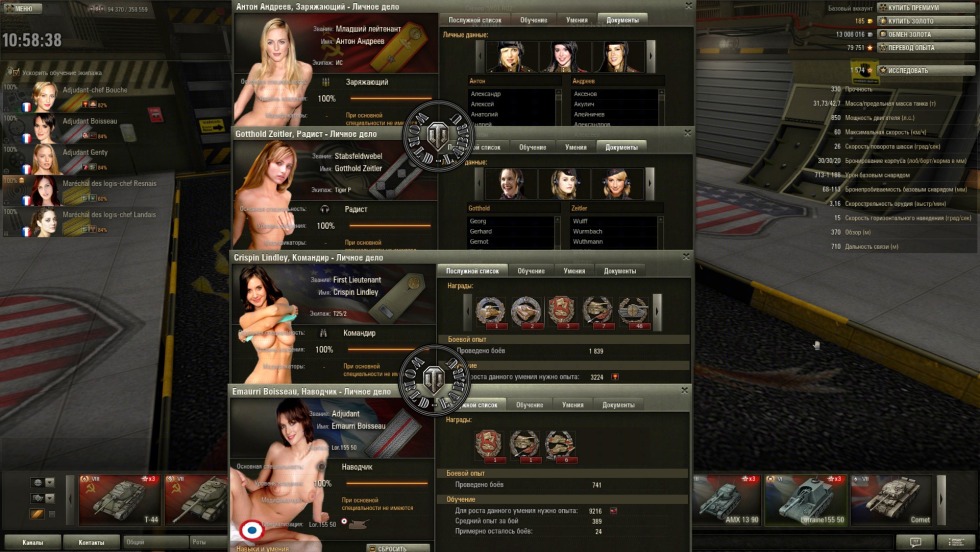Open Обмен золота exchange
980x552 pixels.
point(908,34)
